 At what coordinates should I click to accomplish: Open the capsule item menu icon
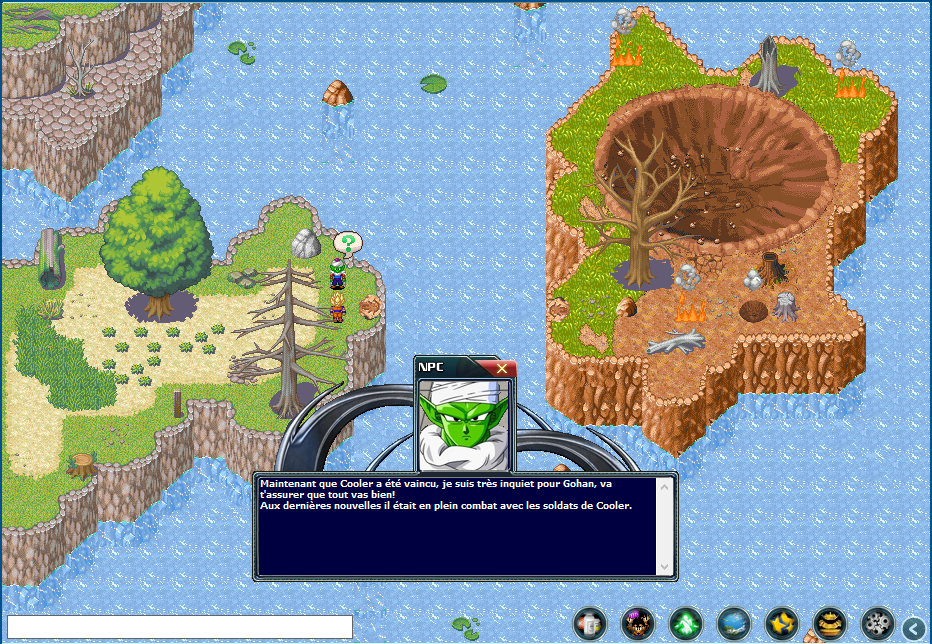coord(589,624)
